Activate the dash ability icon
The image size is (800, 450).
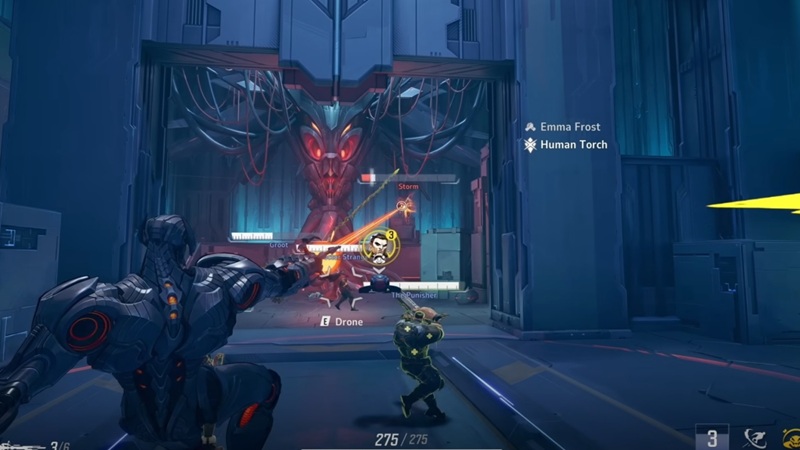pos(753,436)
